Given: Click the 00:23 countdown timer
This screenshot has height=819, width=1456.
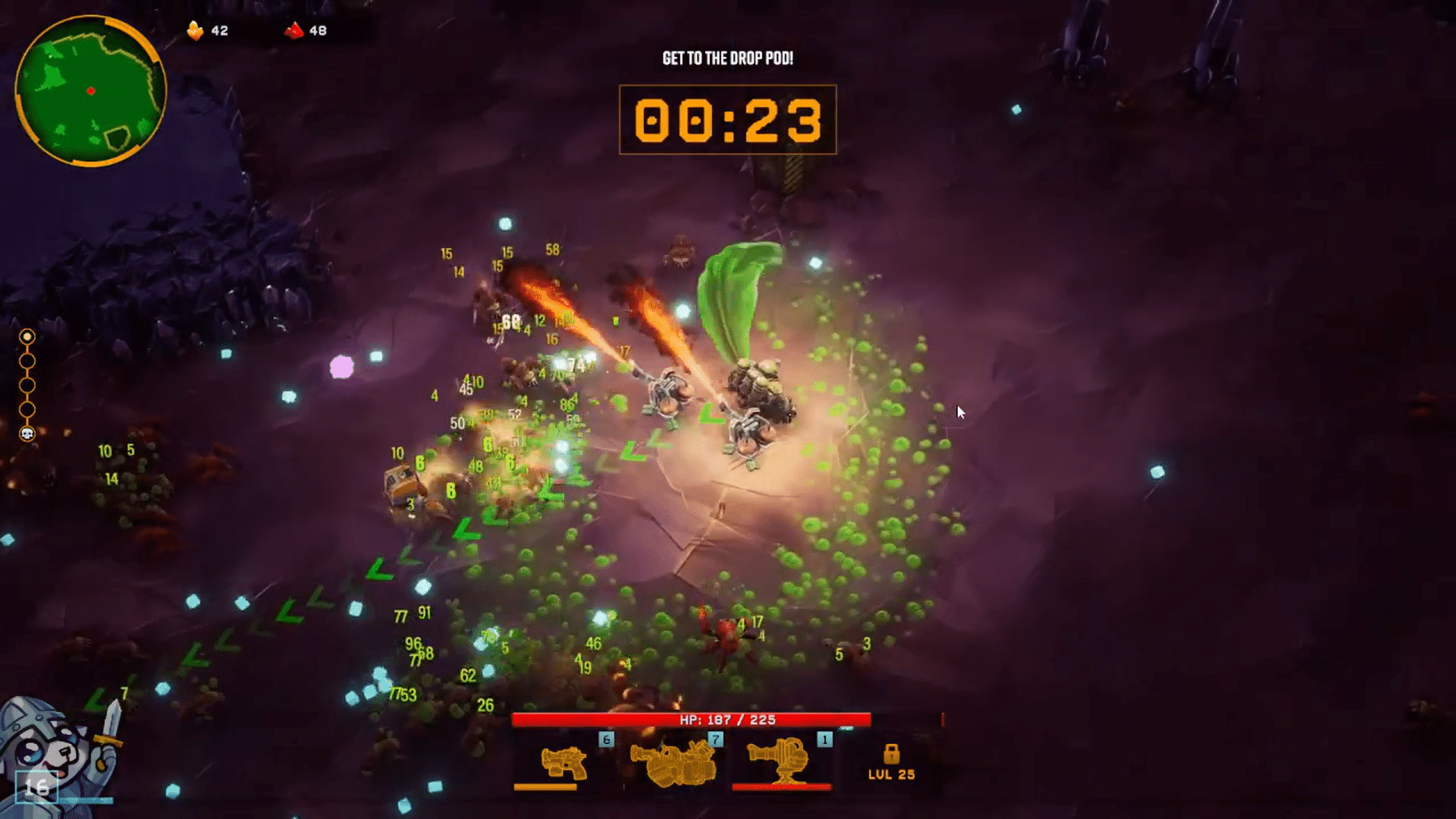Looking at the screenshot, I should coord(728,120).
